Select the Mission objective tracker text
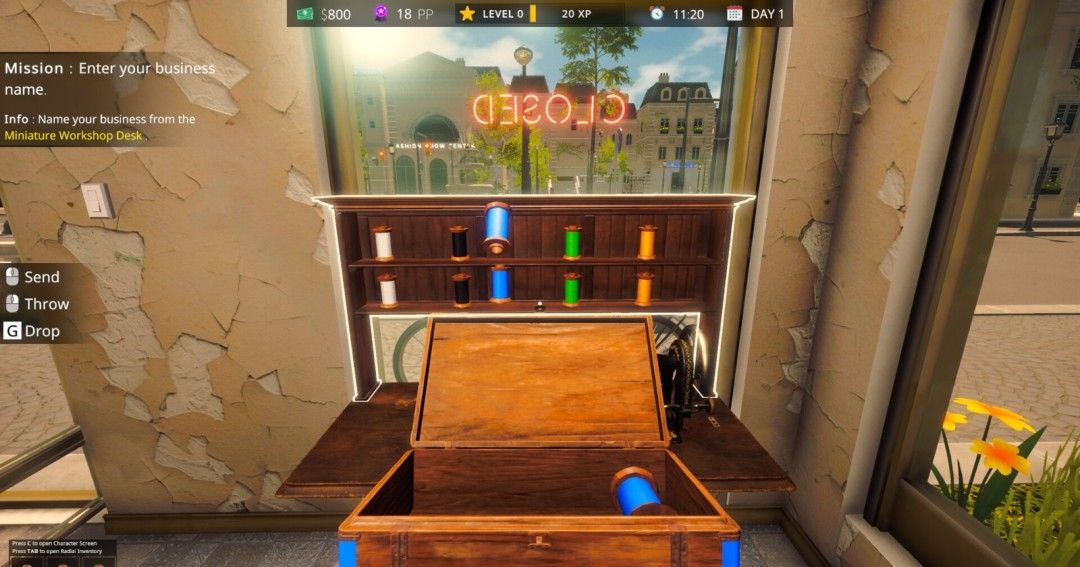1080x567 pixels. [110, 78]
